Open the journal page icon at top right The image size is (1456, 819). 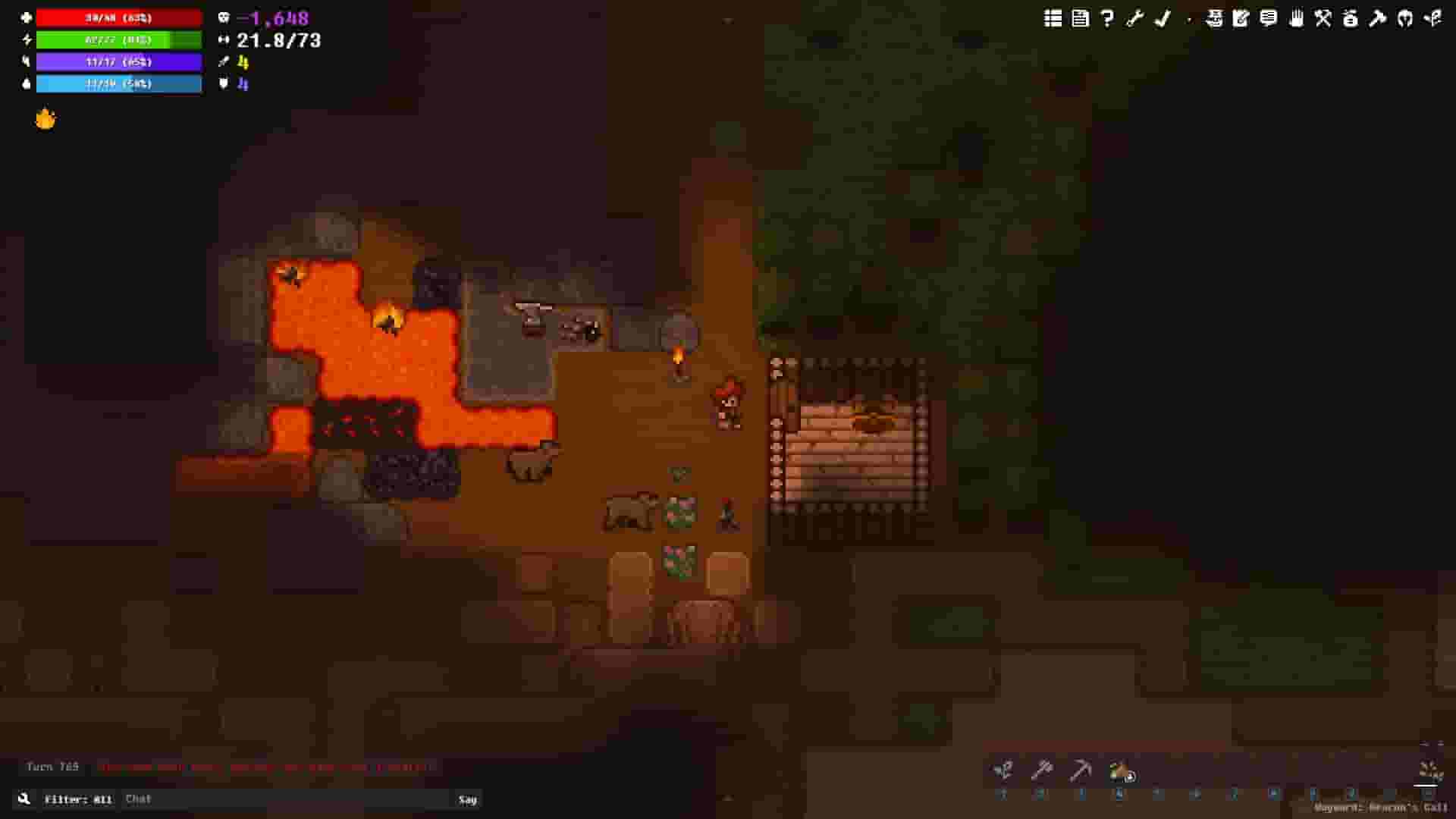click(1081, 19)
